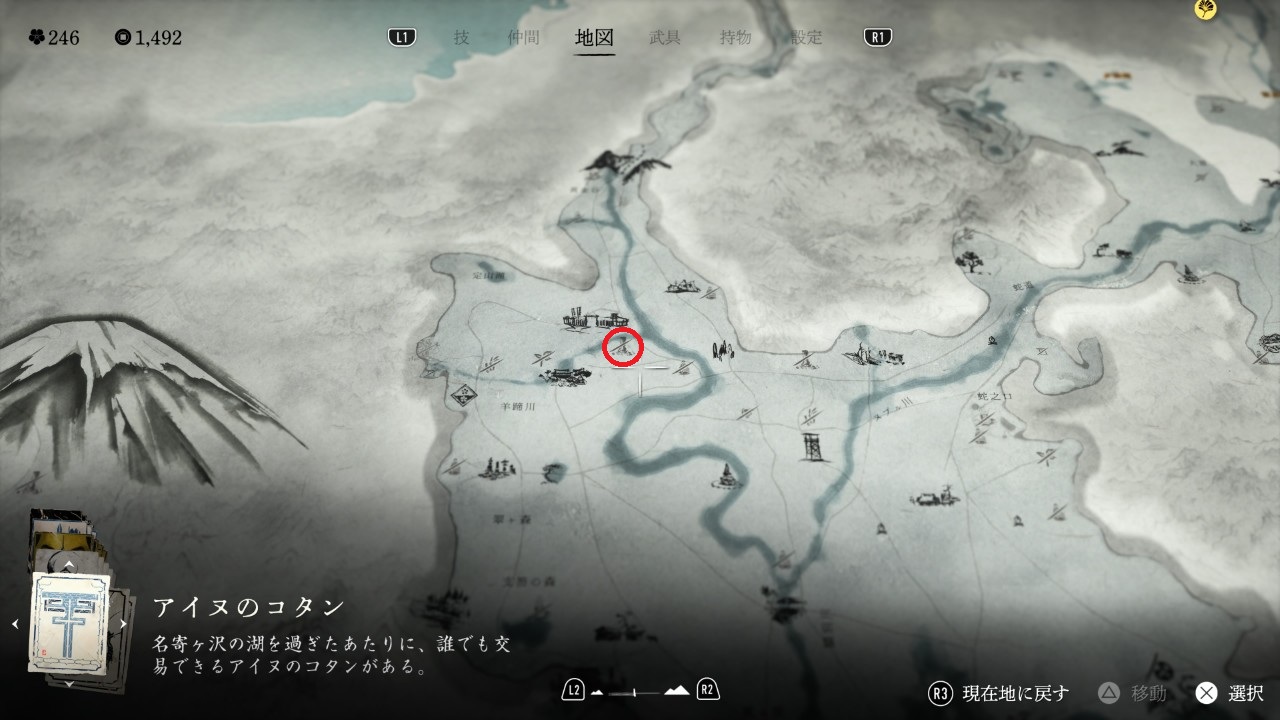This screenshot has width=1280, height=720.
Task: Switch to the 技 tab
Action: click(x=461, y=38)
